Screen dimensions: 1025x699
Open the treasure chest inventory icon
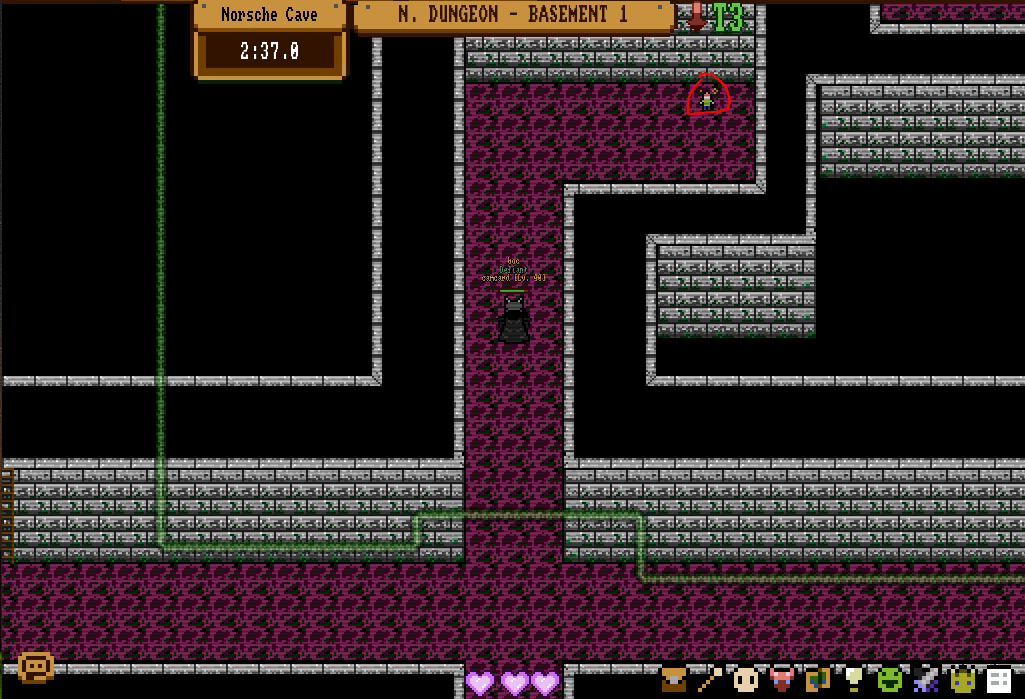tap(675, 680)
